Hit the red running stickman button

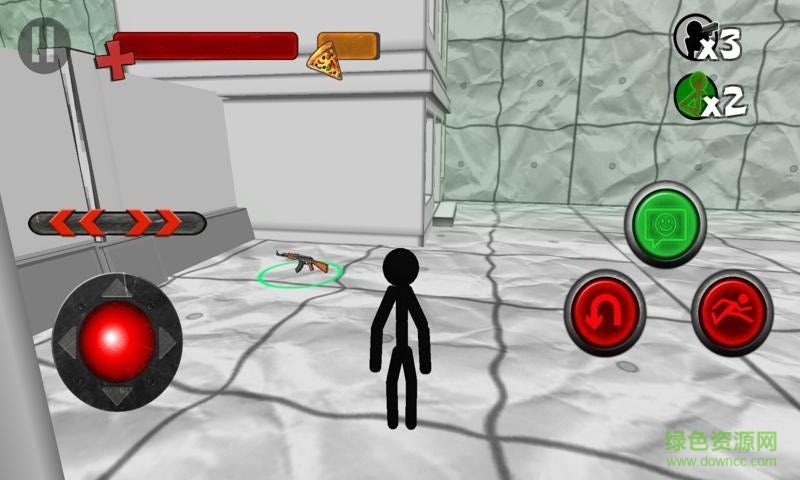click(x=731, y=312)
